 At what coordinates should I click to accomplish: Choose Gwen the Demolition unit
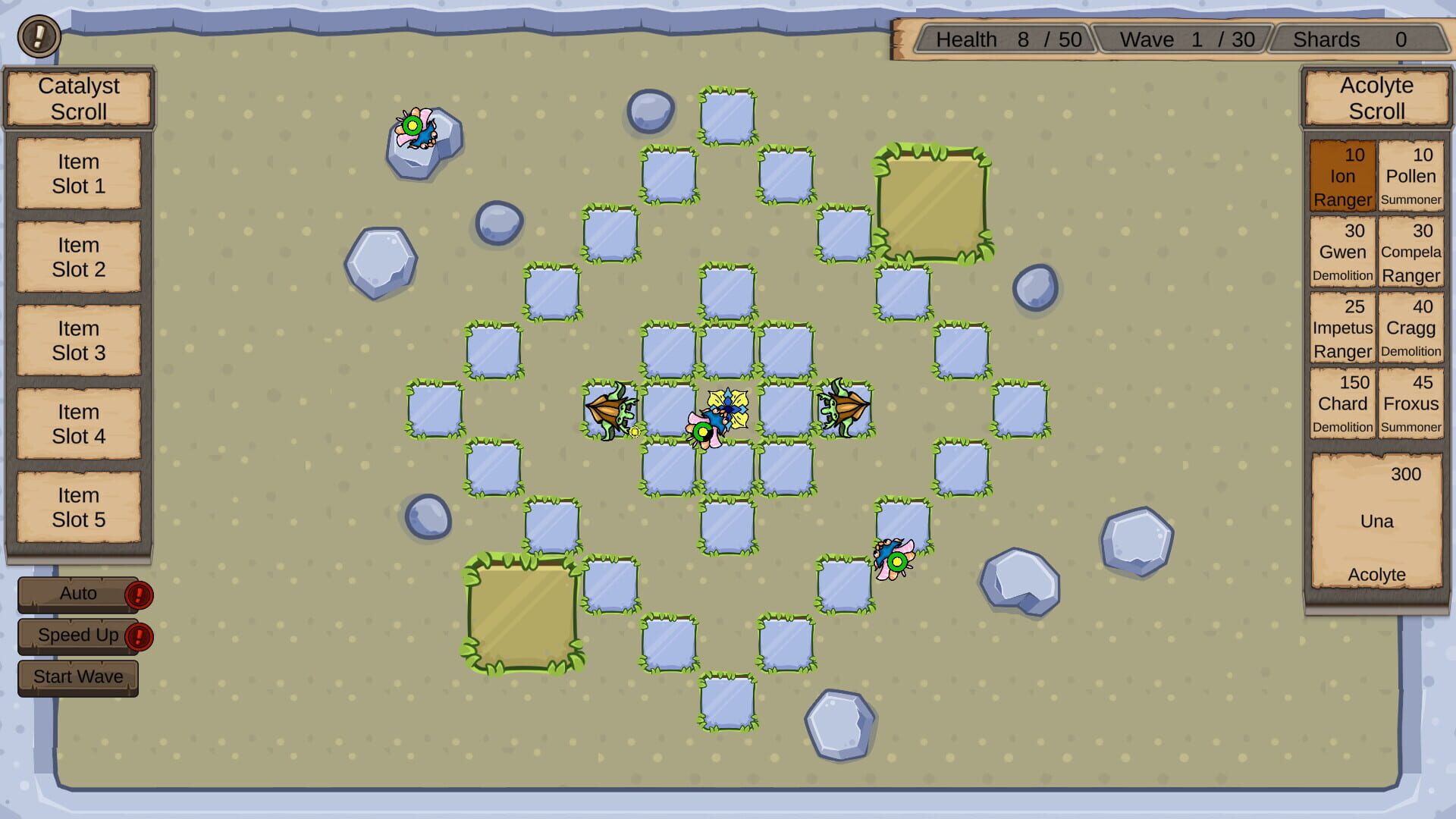pyautogui.click(x=1342, y=253)
